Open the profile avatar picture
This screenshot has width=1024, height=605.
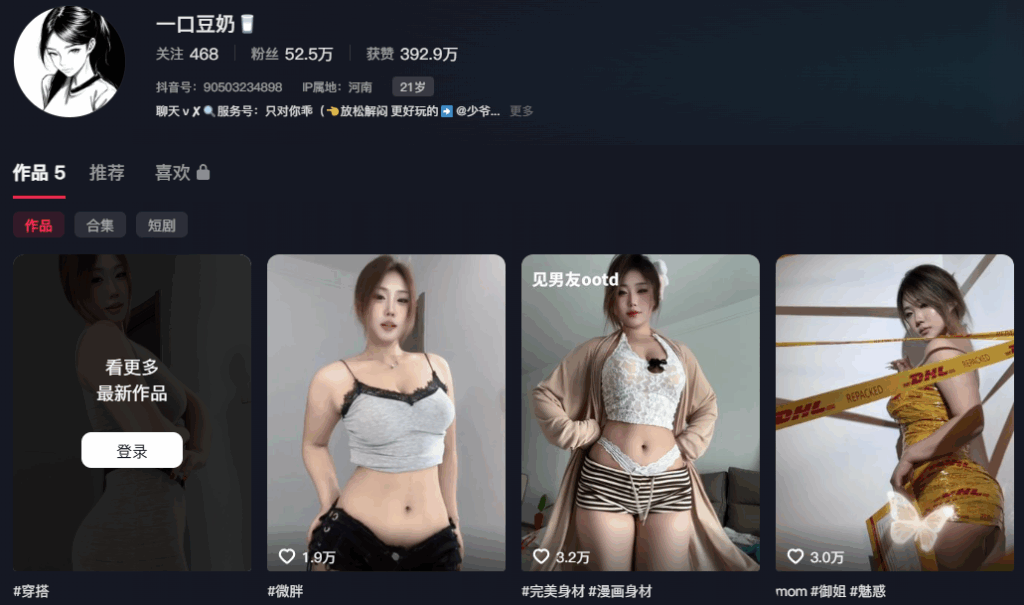pos(69,61)
